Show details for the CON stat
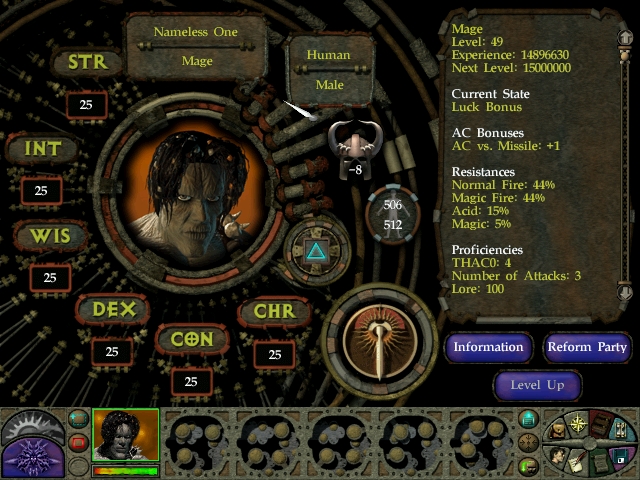The height and width of the screenshot is (480, 640). click(x=191, y=339)
